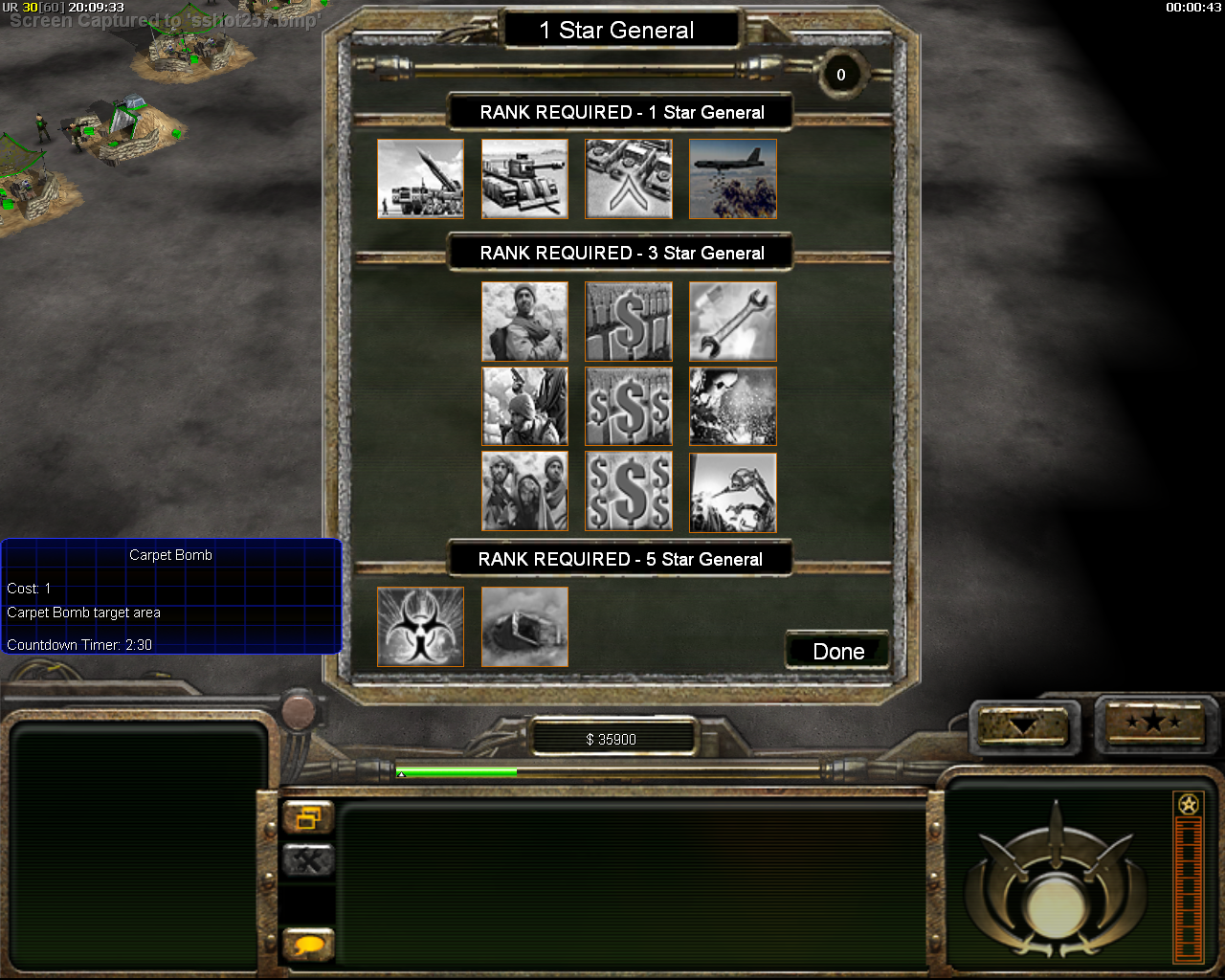This screenshot has width=1225, height=980.
Task: Select the SCUD launcher truck power
Action: pyautogui.click(x=420, y=179)
